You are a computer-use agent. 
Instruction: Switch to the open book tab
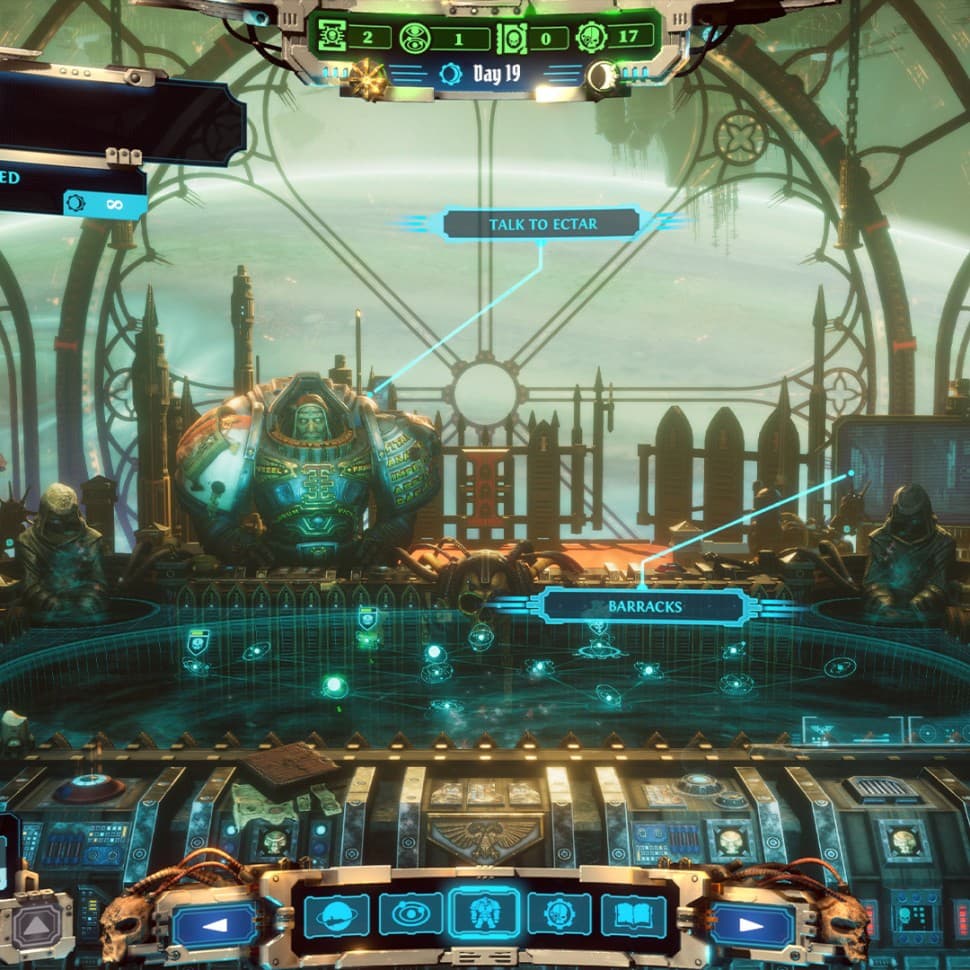point(633,914)
